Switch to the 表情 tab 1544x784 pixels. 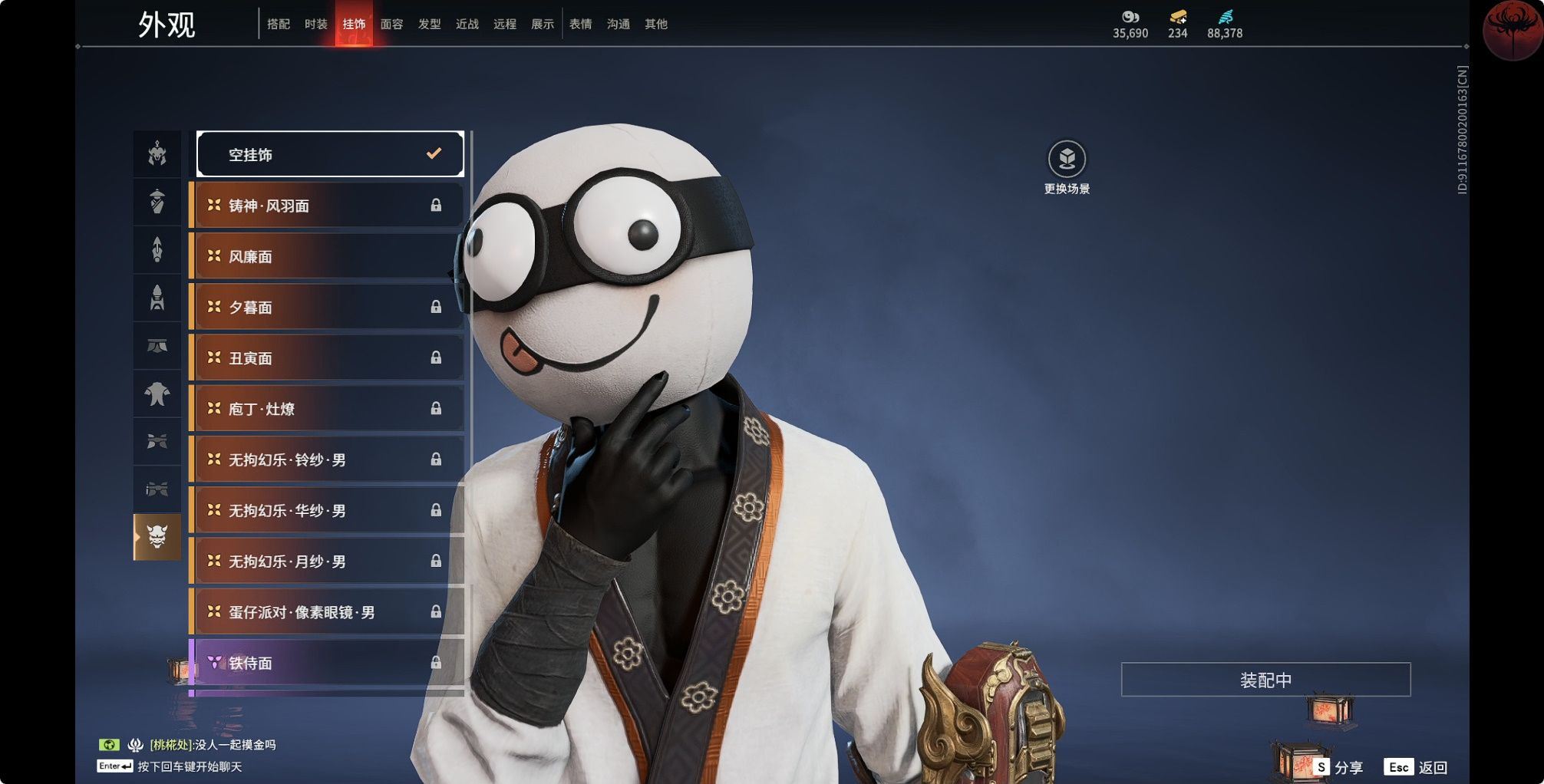580,25
